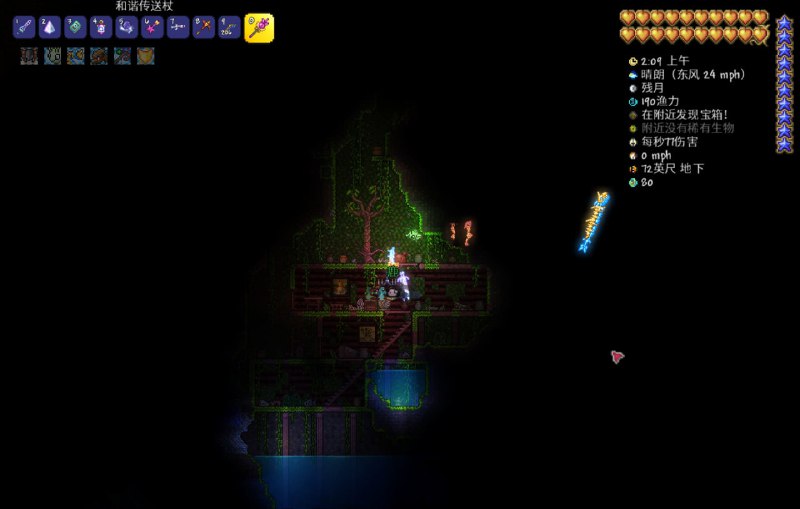Switch to the pickaxe in hotbar slot 8
Screen dimensions: 800x509
204,27
